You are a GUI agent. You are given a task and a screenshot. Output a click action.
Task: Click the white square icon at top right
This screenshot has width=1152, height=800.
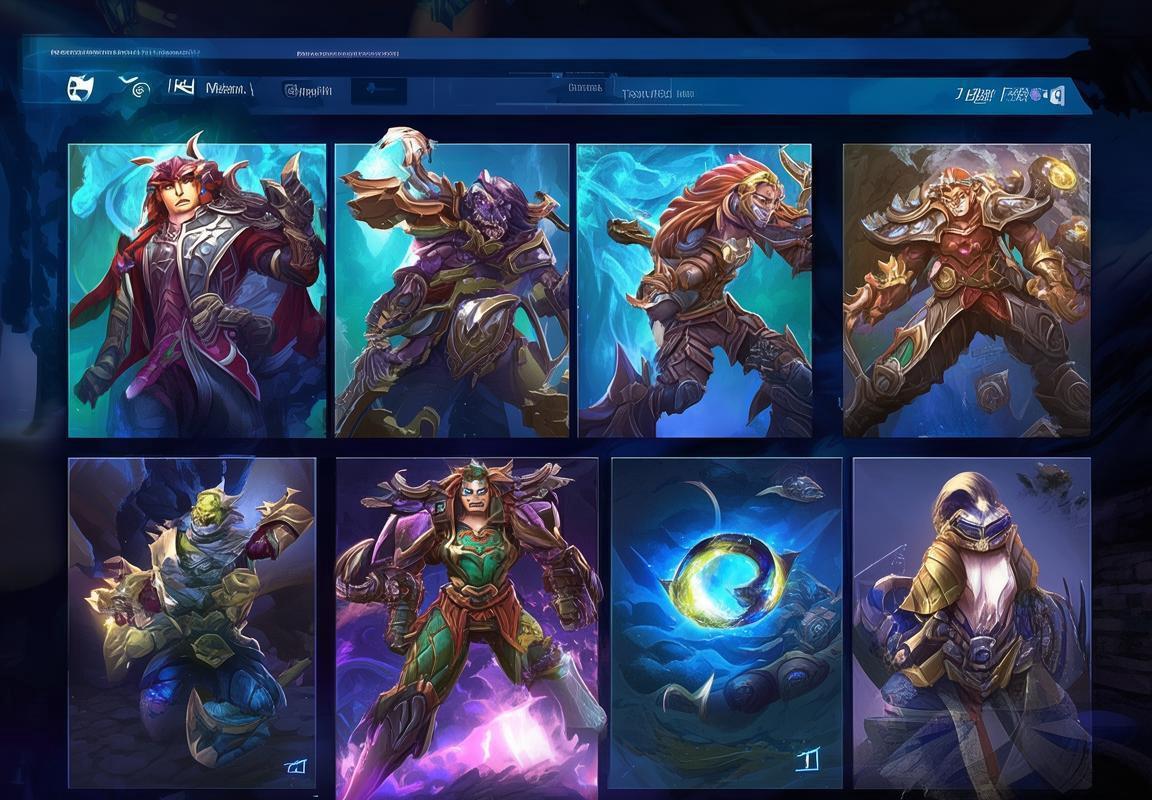click(1056, 95)
